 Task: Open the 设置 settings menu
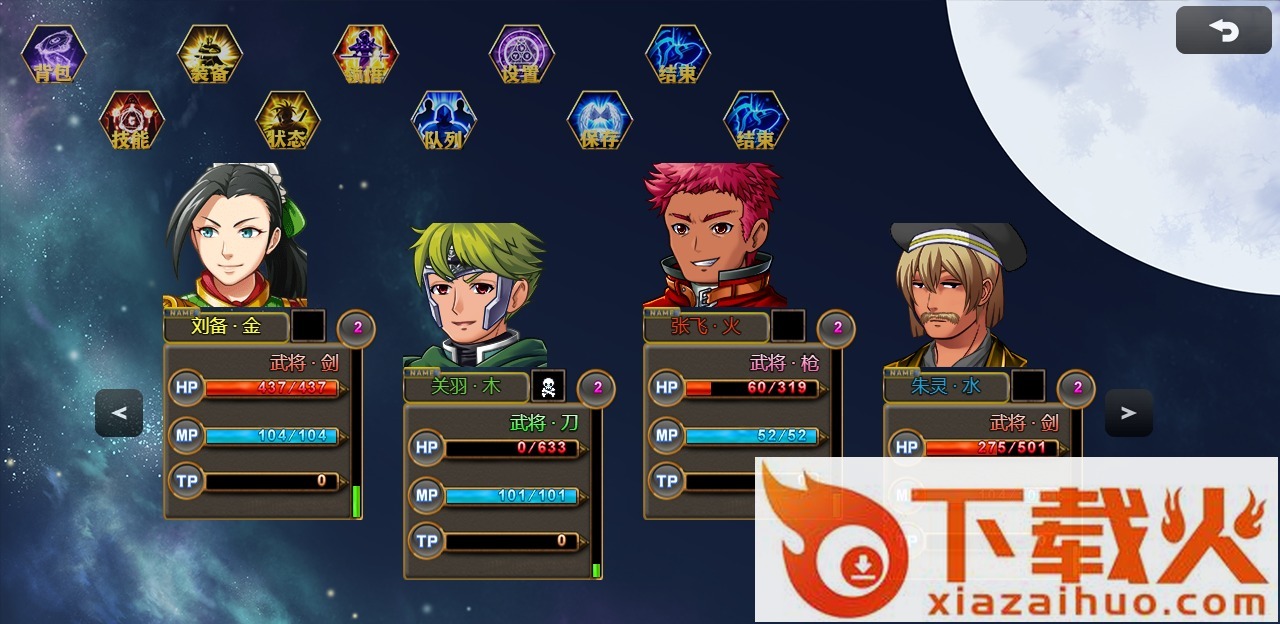pos(522,54)
